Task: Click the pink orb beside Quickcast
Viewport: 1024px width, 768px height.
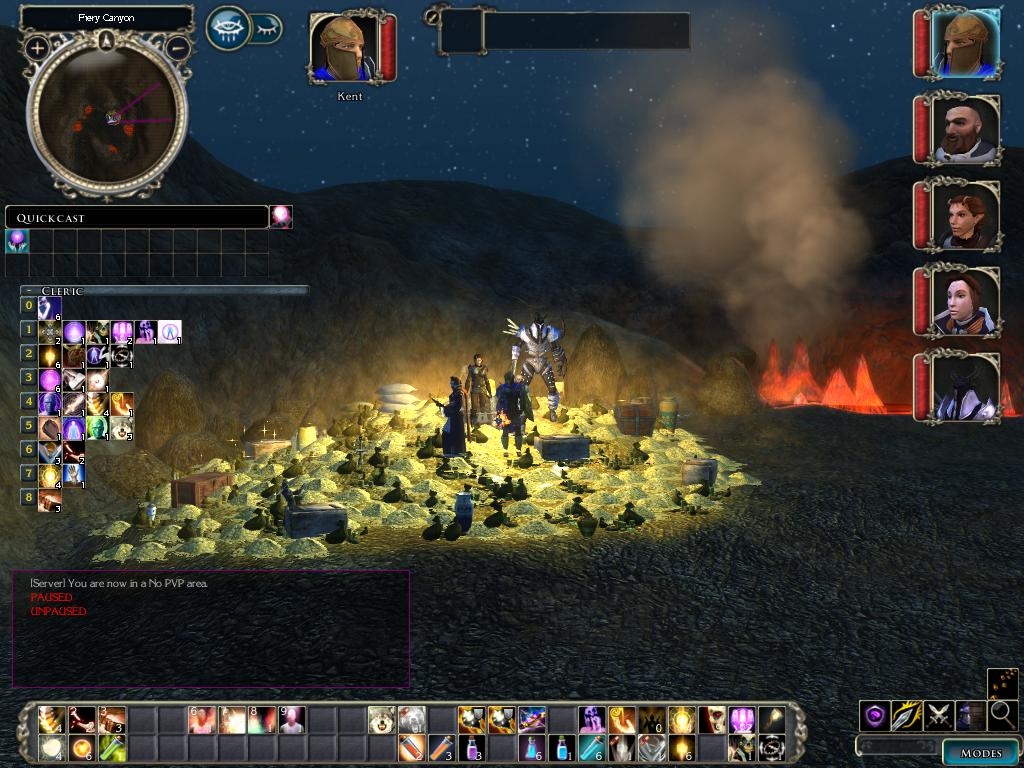Action: pos(281,217)
